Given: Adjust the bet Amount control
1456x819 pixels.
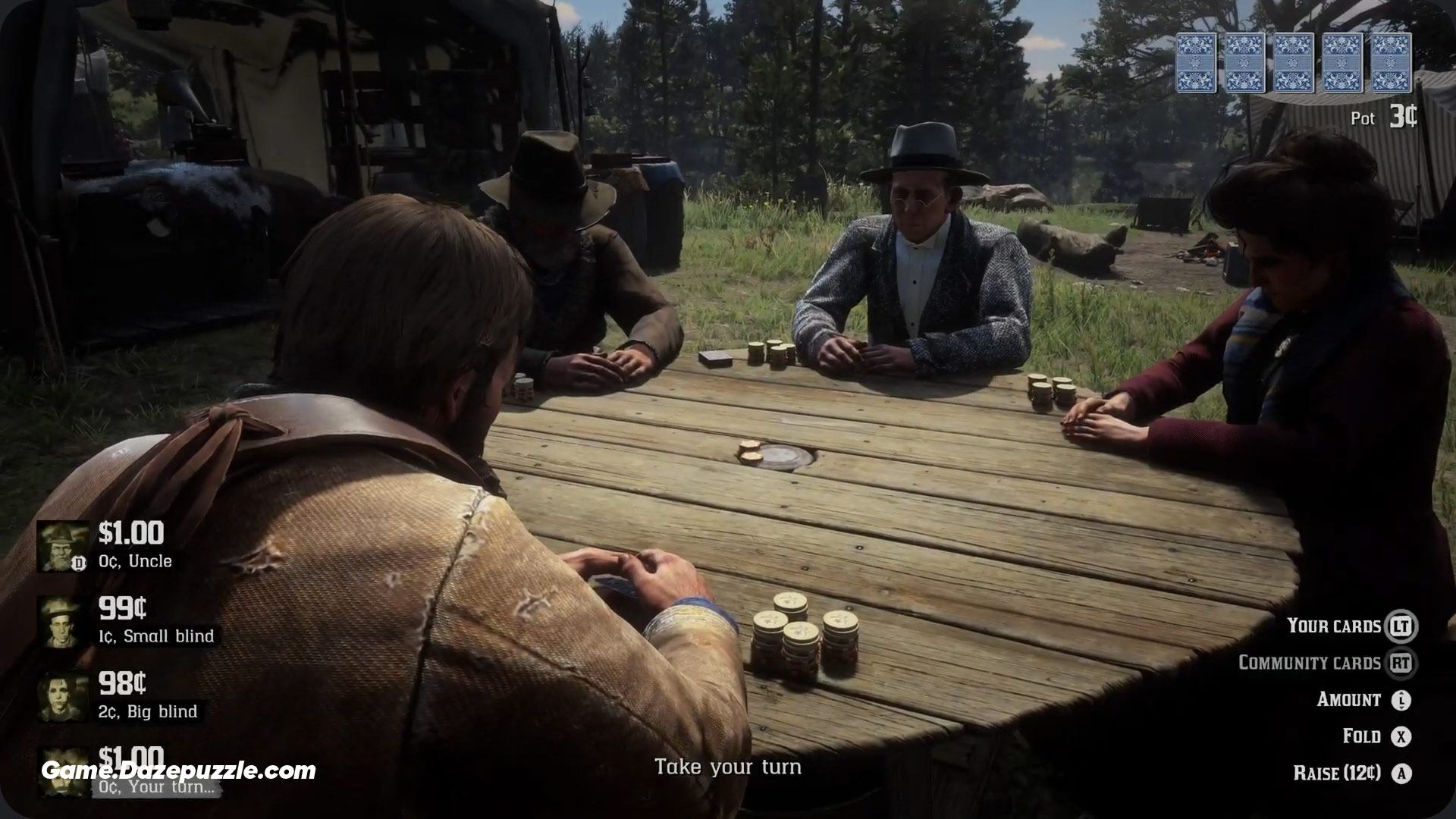Looking at the screenshot, I should coord(1350,699).
